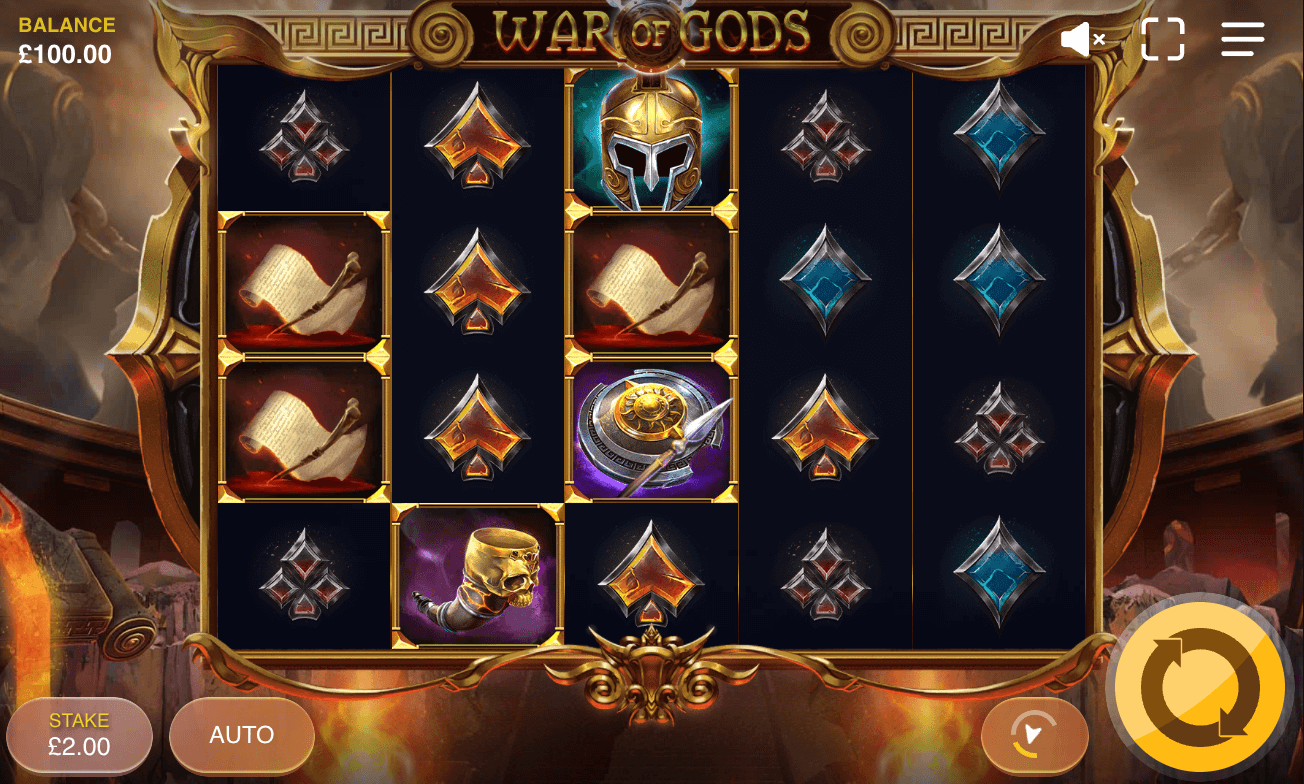Click the golden helmet symbol on reel three
The width and height of the screenshot is (1304, 784).
tap(651, 139)
